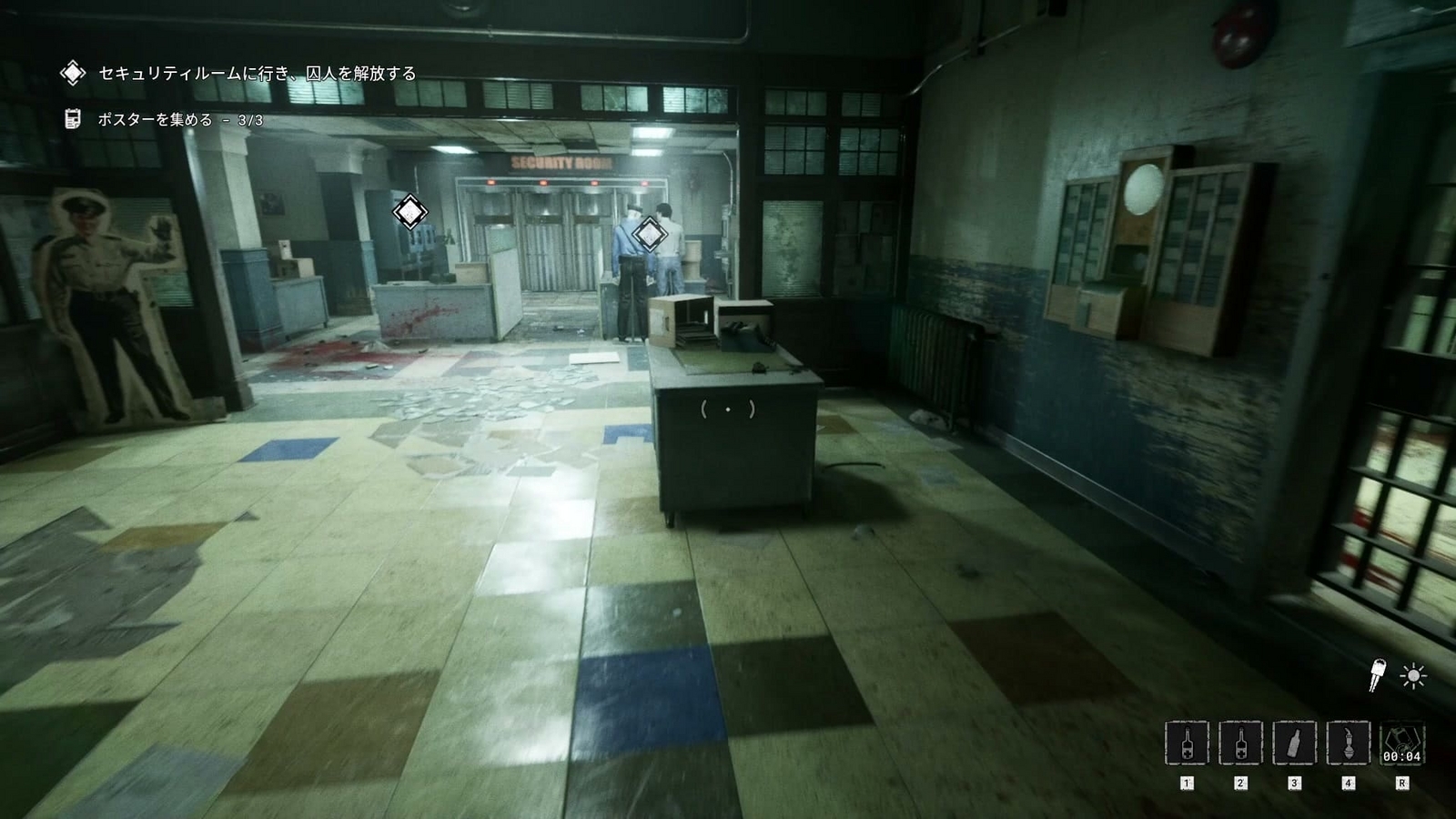1456x819 pixels.
Task: Select the security room objective text
Action: coord(258,72)
